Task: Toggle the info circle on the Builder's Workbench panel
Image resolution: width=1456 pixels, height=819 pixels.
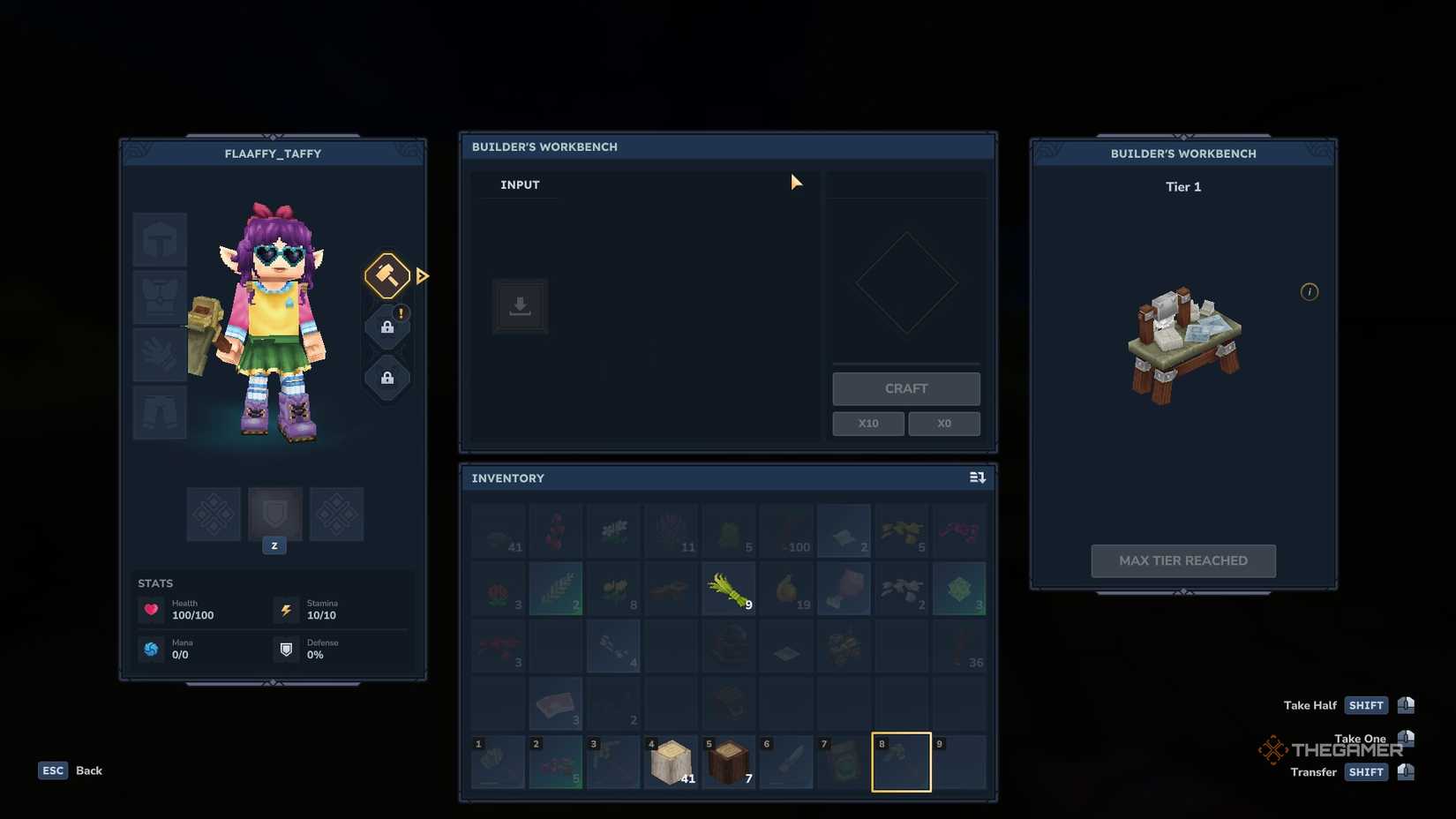Action: pos(1310,291)
